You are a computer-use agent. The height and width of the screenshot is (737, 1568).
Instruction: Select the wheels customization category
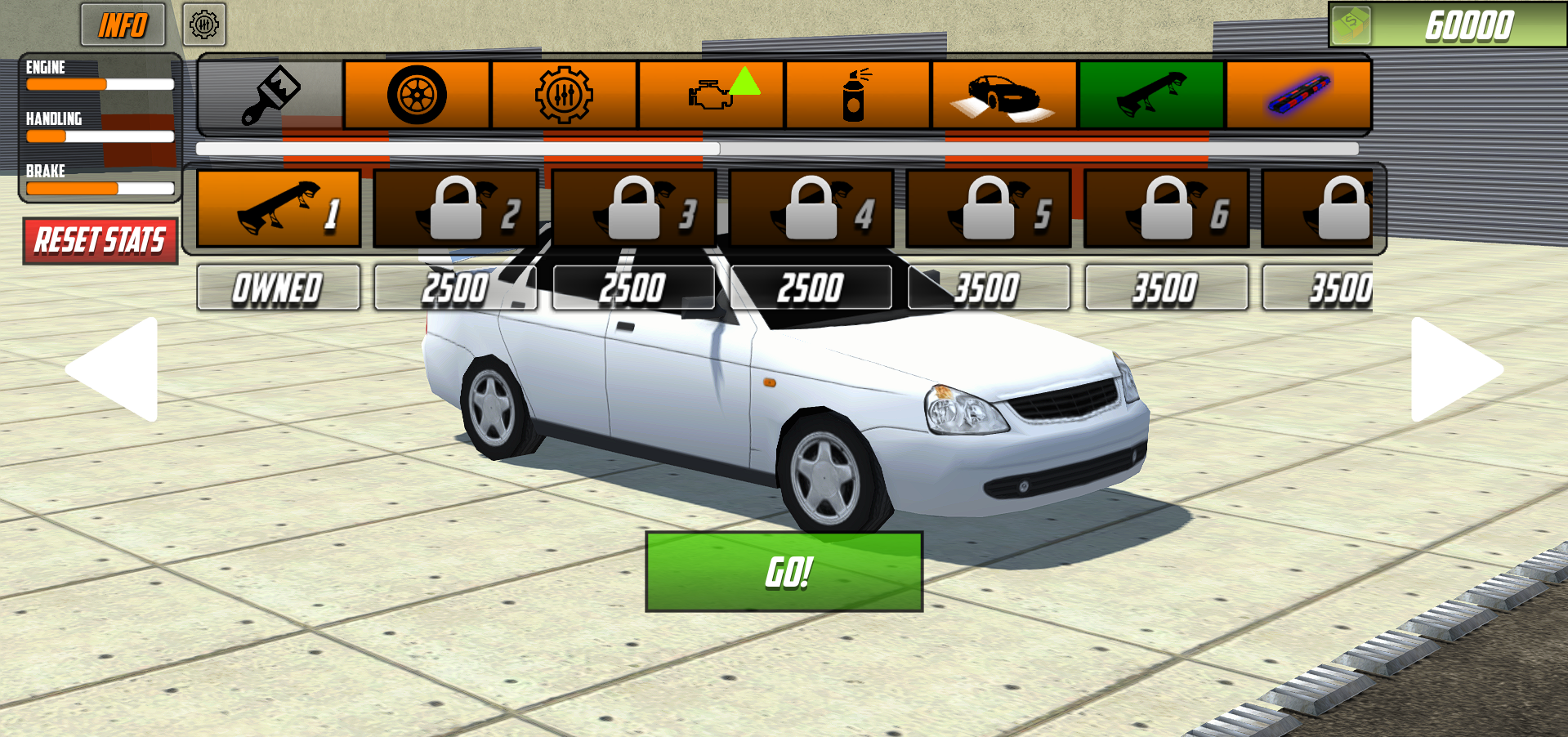[418, 92]
